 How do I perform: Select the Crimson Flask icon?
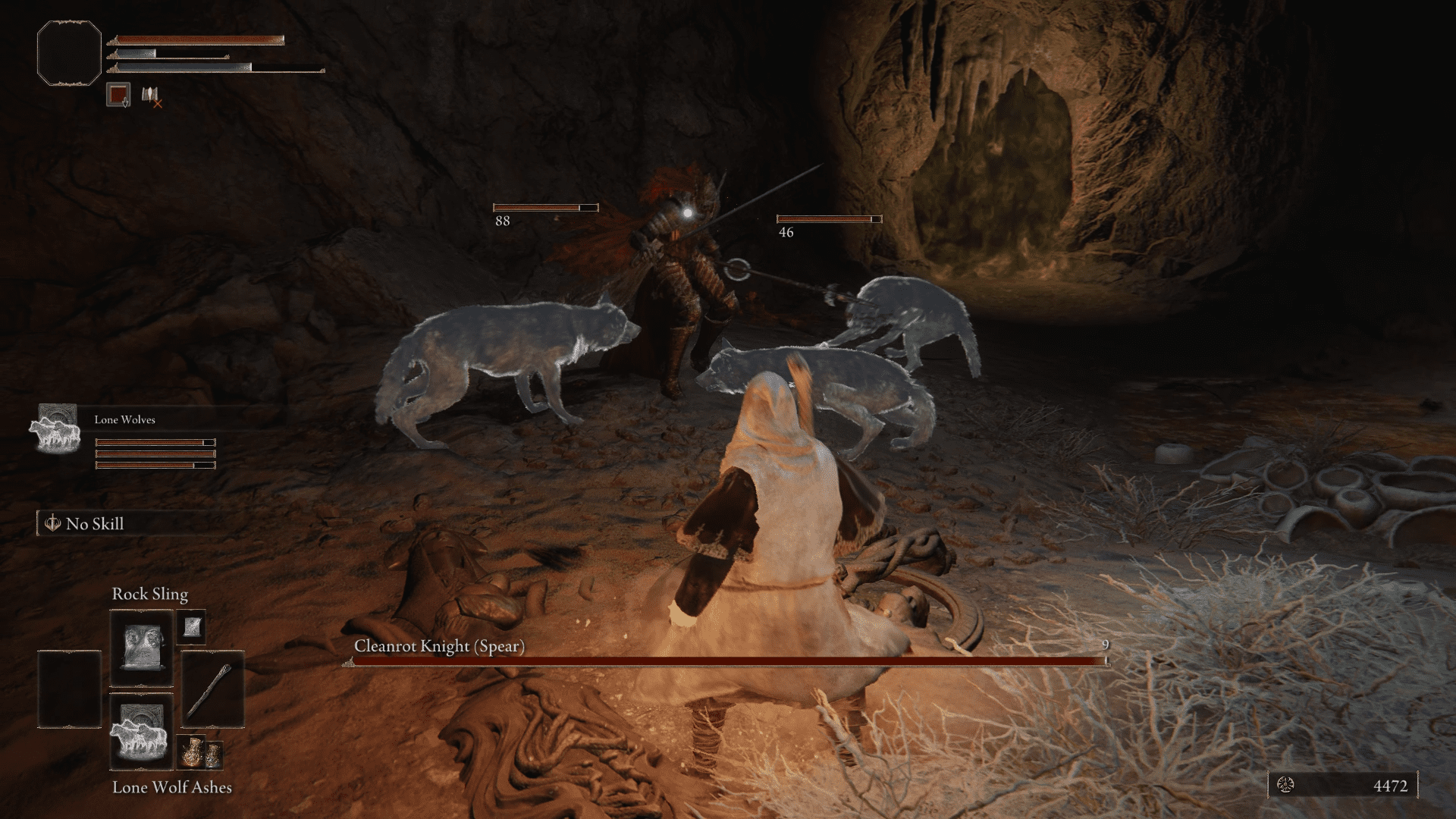[191, 753]
